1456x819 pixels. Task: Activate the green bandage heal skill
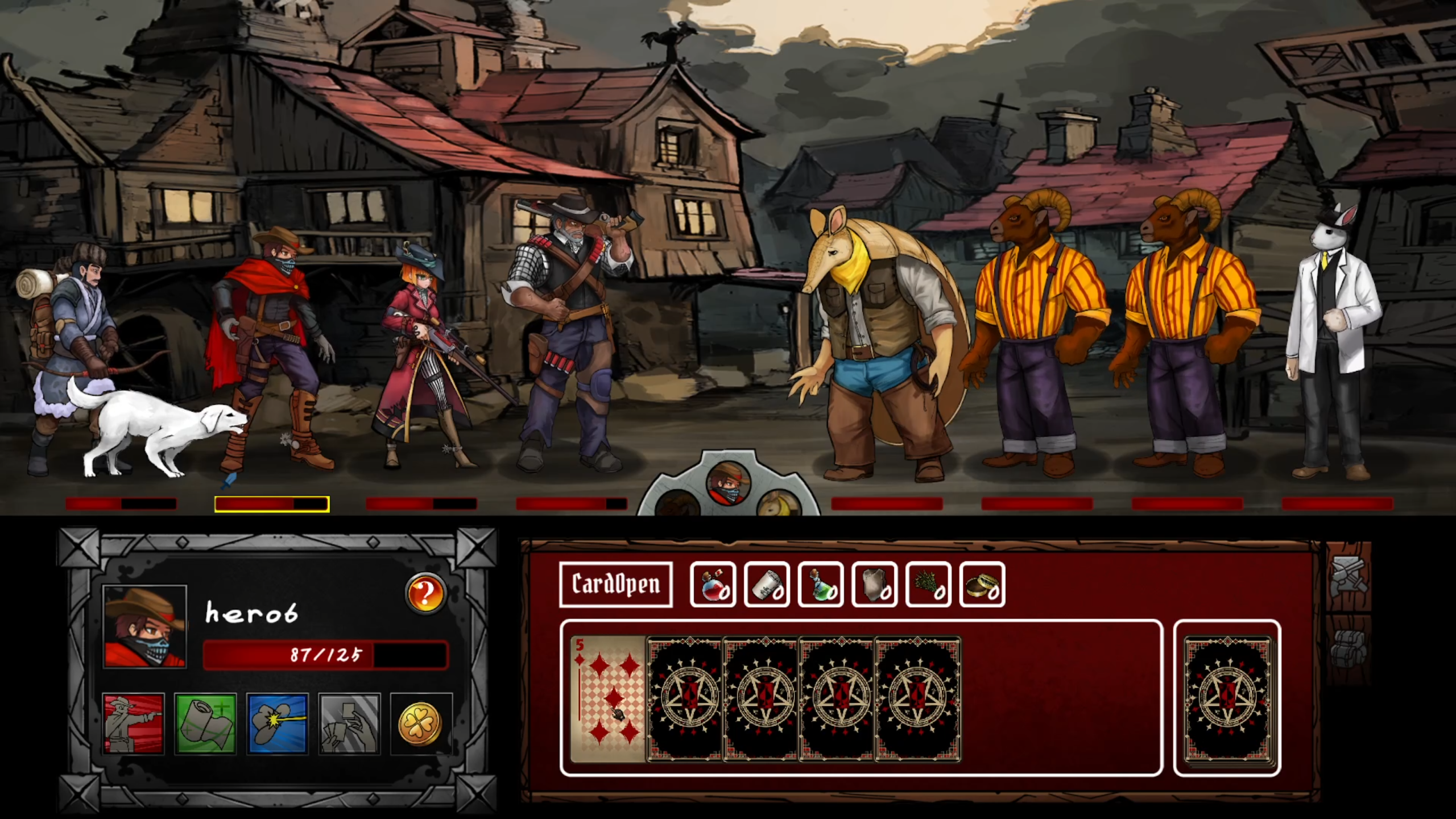point(205,723)
